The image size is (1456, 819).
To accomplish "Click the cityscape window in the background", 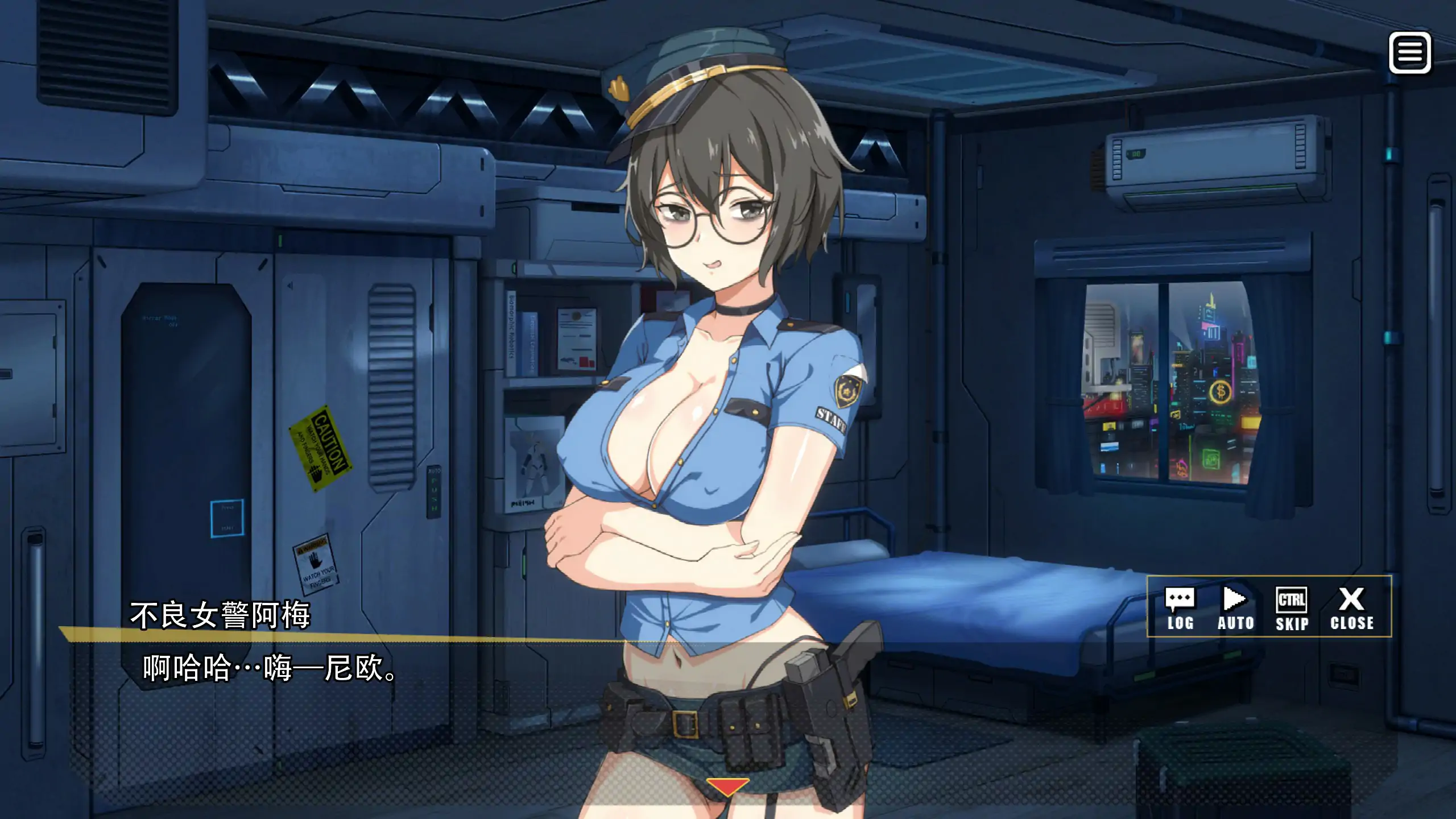I will pos(1172,381).
